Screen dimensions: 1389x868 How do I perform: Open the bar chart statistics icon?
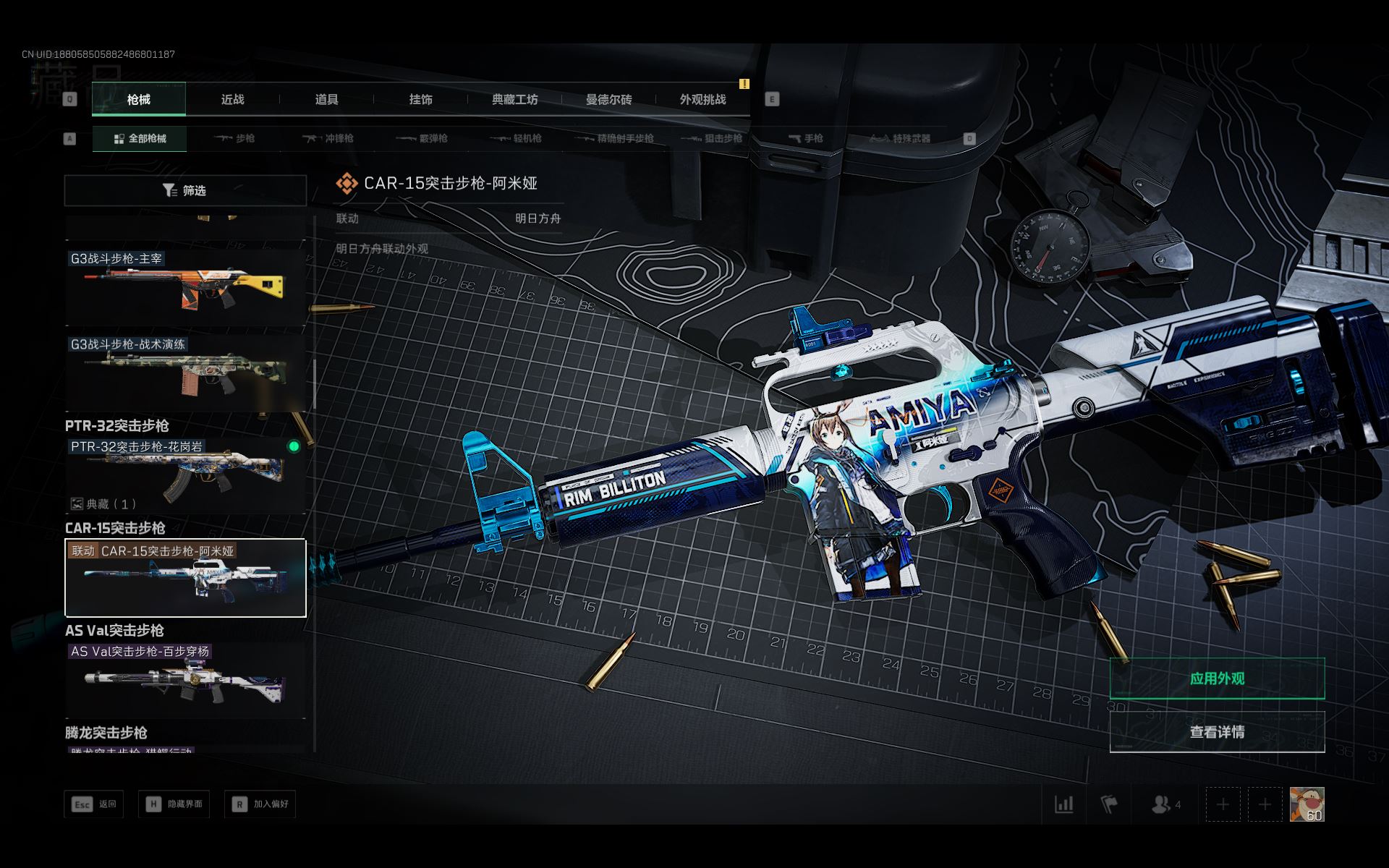(1063, 804)
